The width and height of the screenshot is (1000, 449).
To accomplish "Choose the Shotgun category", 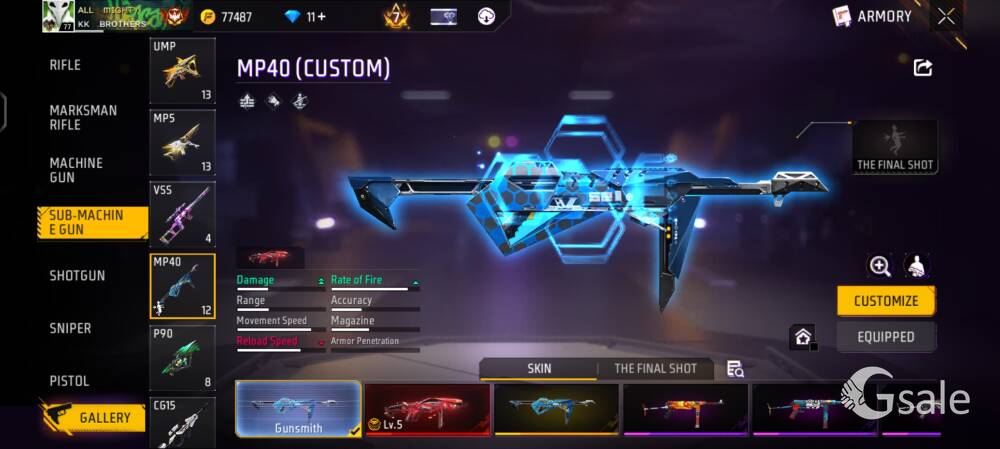I will tap(77, 275).
